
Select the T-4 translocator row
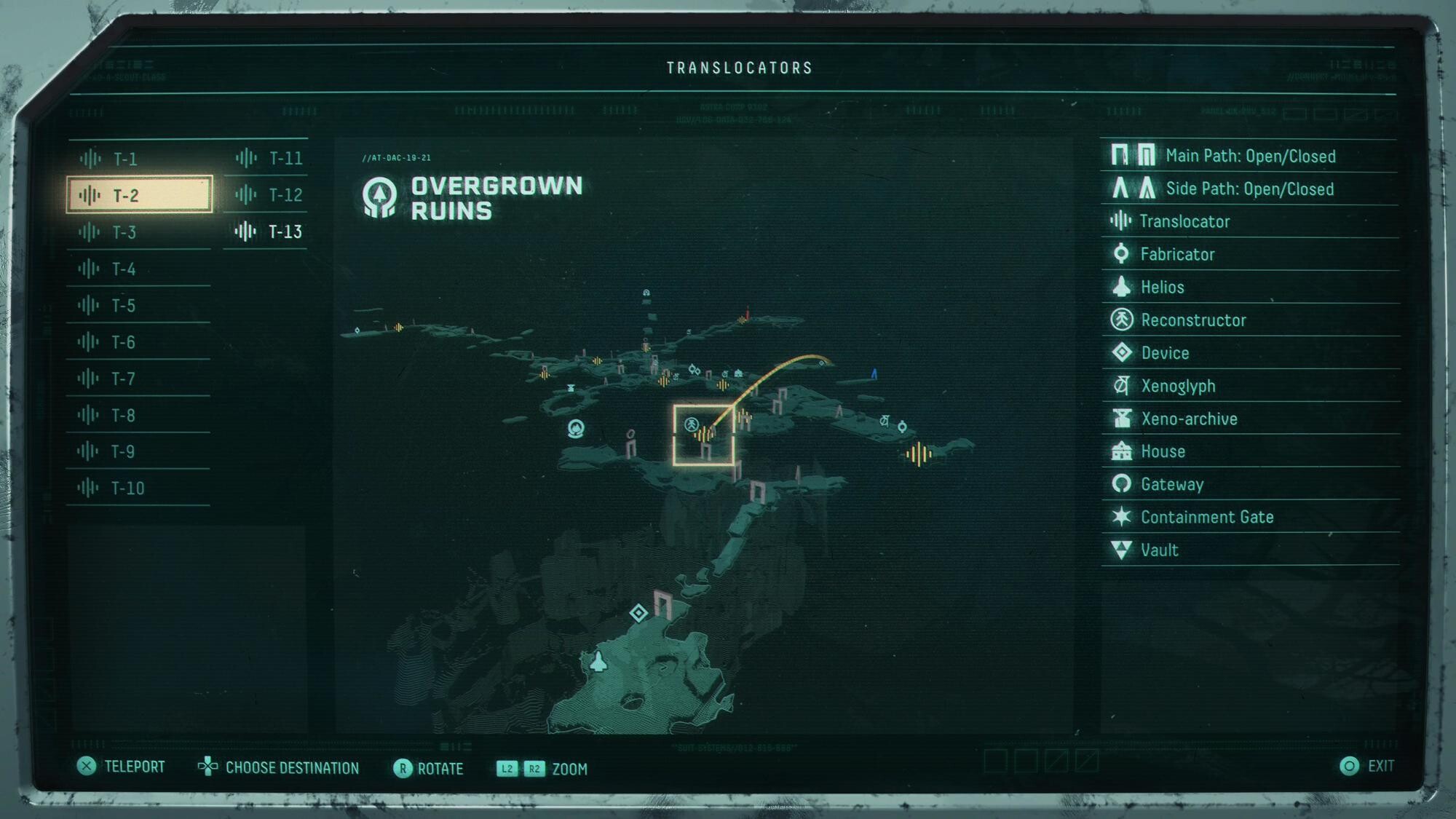(x=138, y=269)
